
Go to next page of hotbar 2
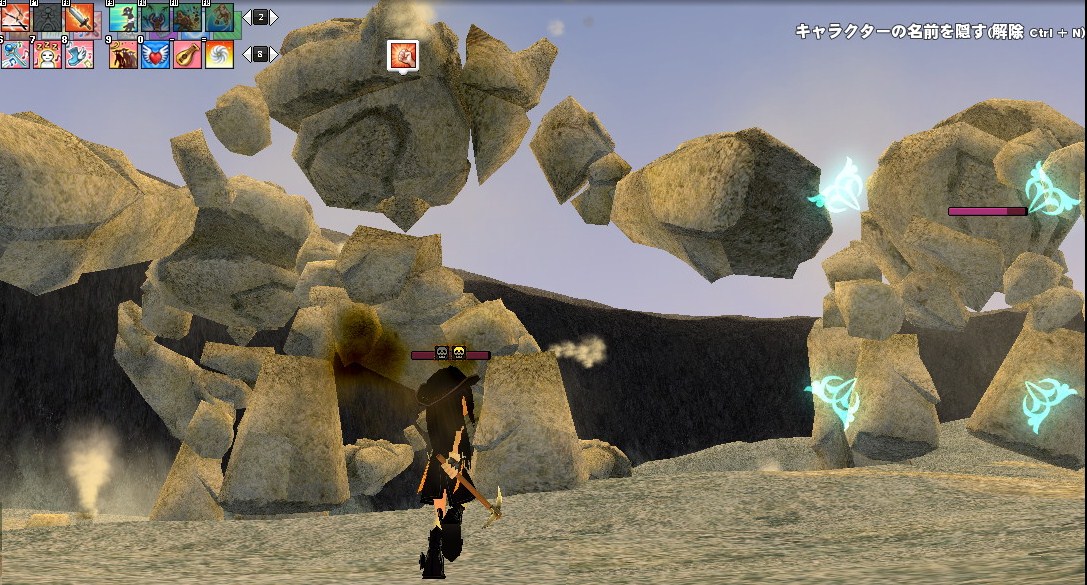pos(274,17)
